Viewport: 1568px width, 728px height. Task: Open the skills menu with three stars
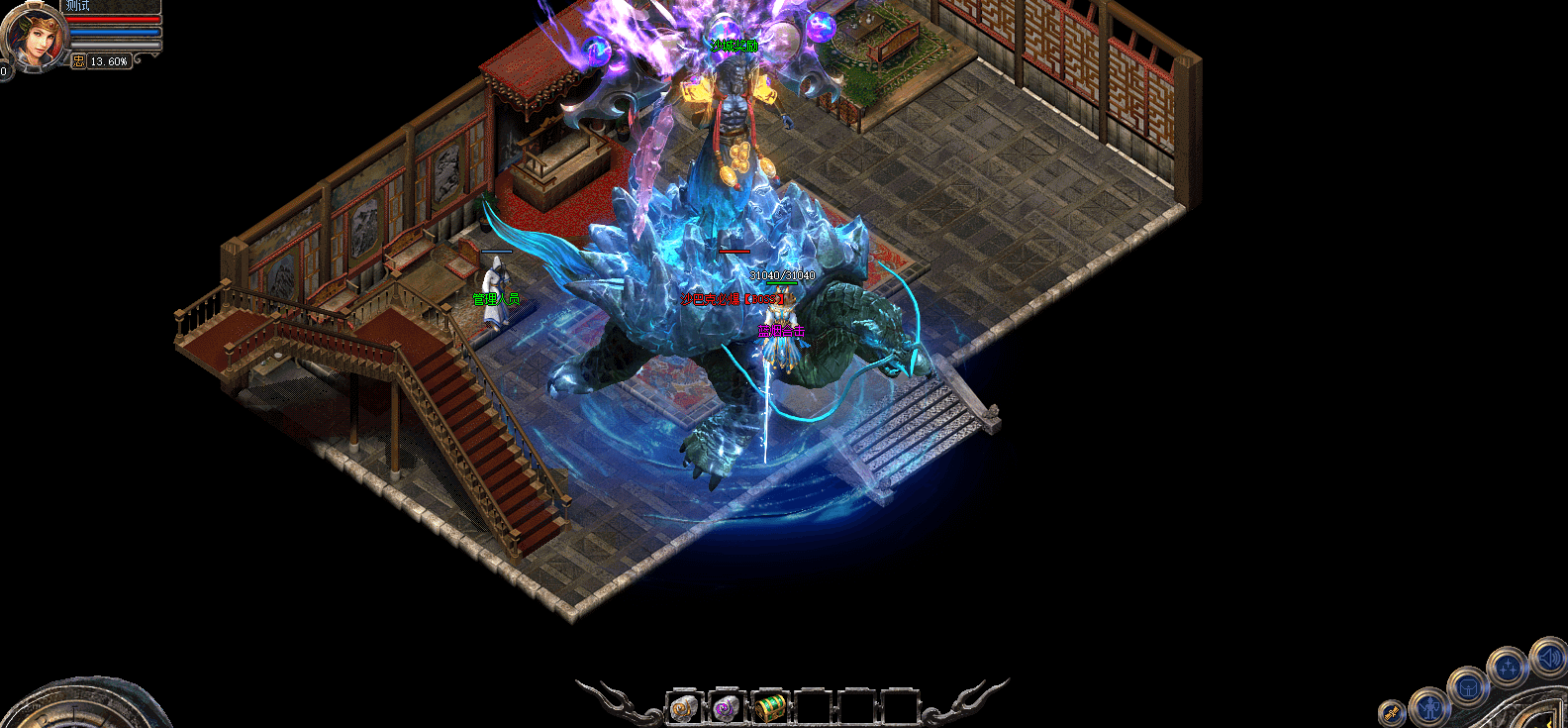point(1508,668)
